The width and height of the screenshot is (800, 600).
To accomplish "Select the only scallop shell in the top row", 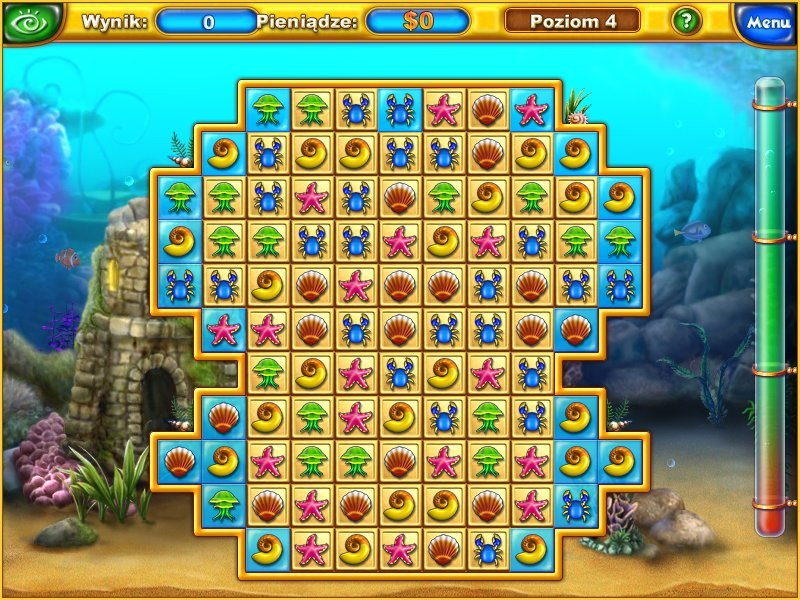I will tap(487, 108).
